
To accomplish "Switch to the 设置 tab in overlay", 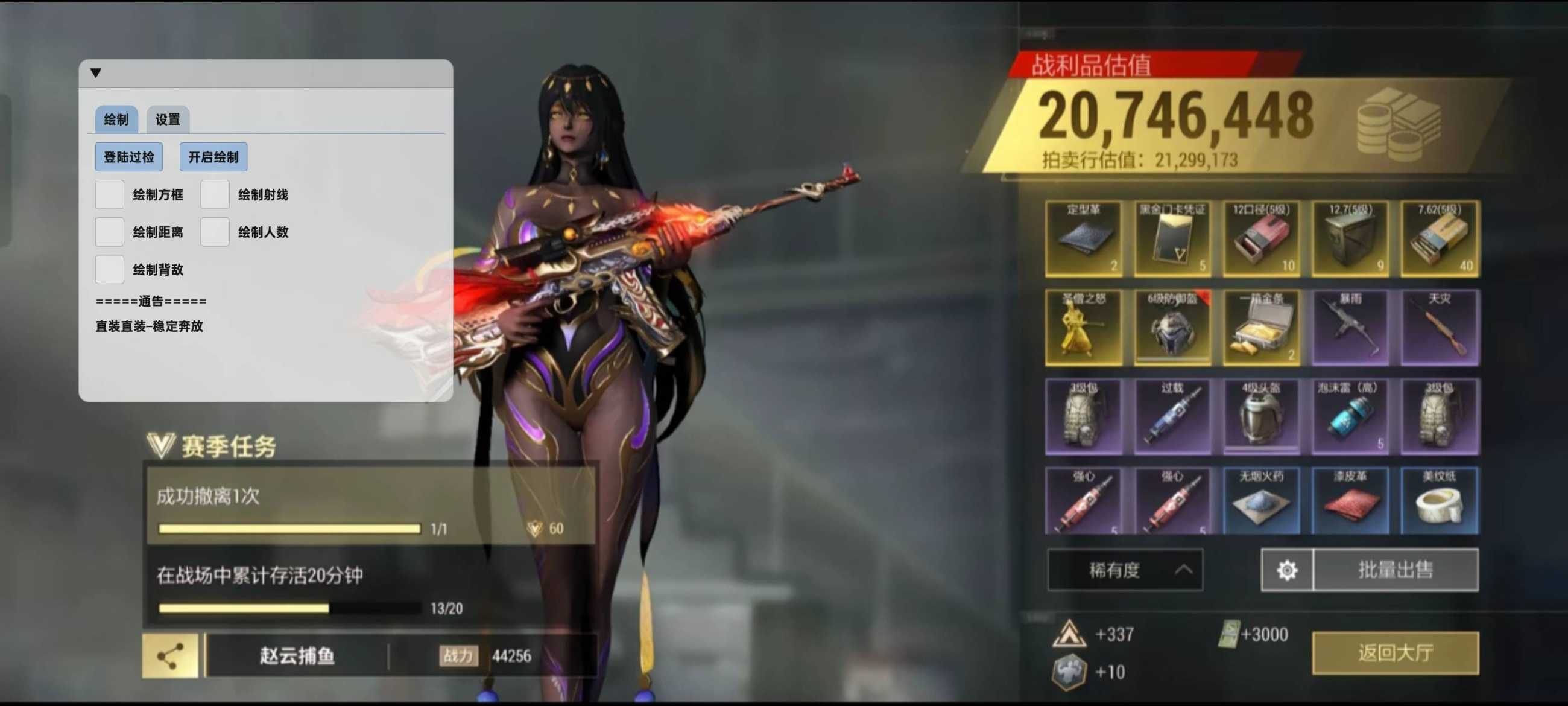I will pos(168,119).
